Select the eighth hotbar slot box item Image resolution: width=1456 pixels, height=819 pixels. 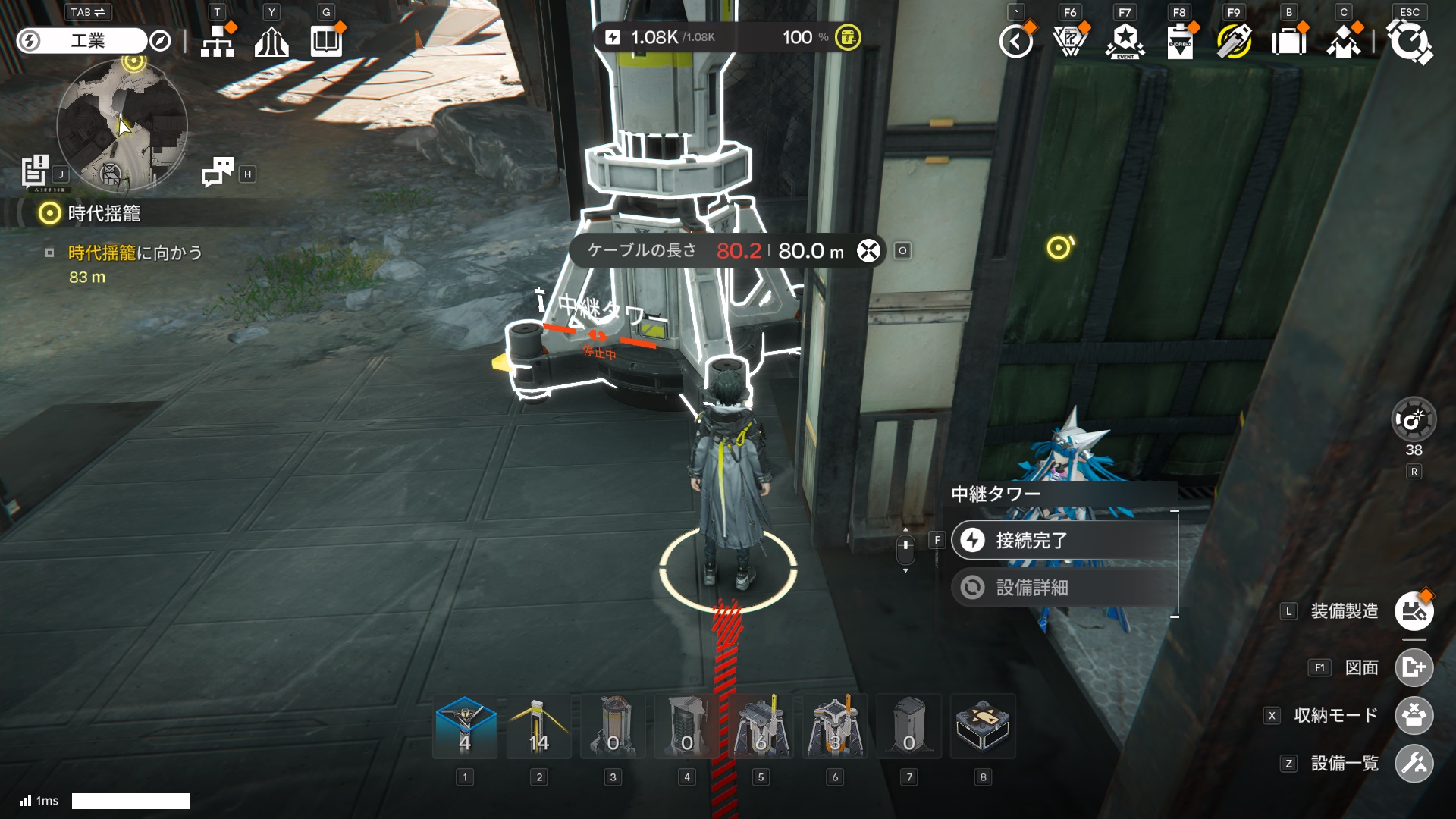tap(983, 726)
